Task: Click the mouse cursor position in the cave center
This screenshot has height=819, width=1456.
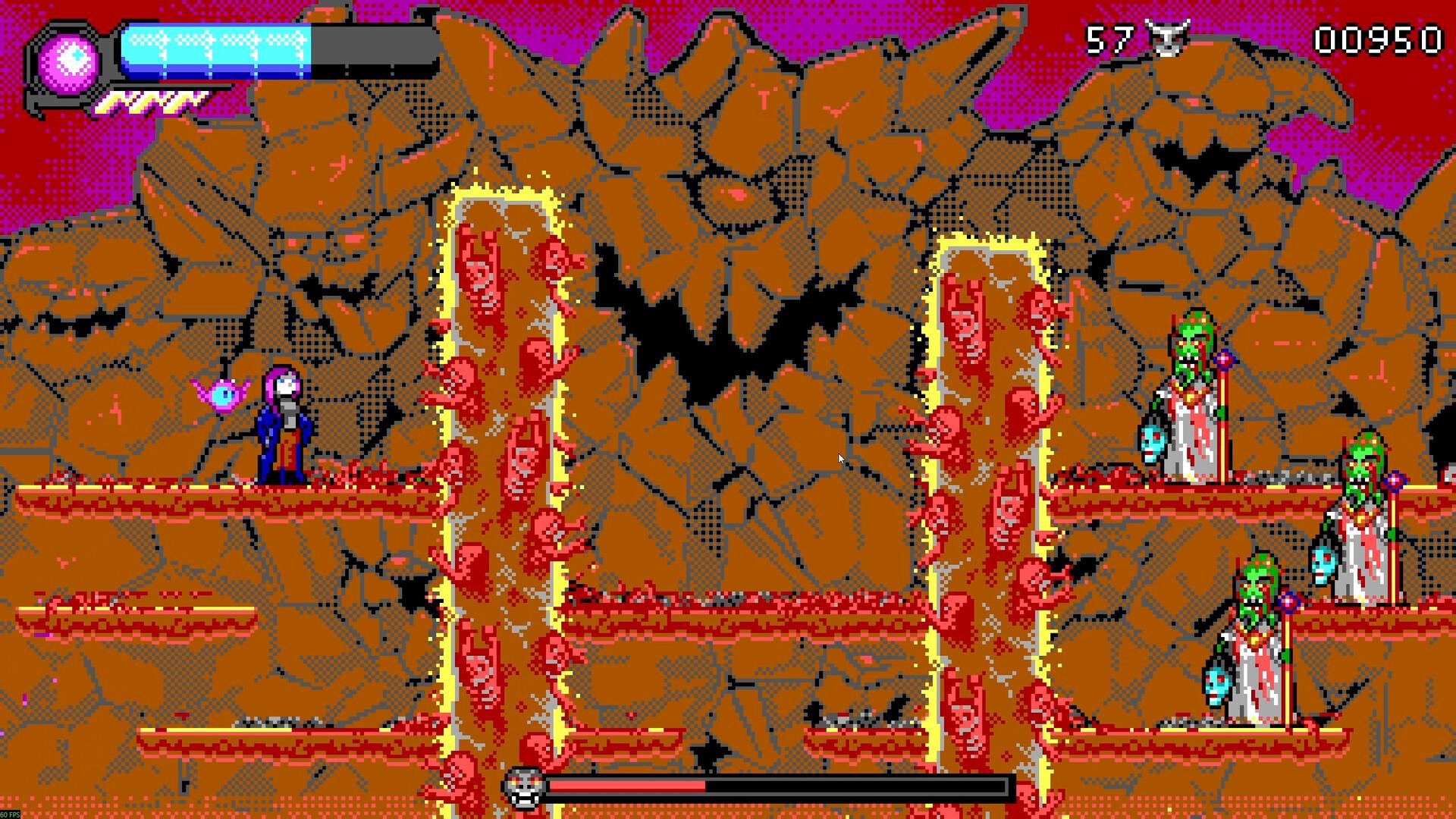Action: (x=840, y=458)
